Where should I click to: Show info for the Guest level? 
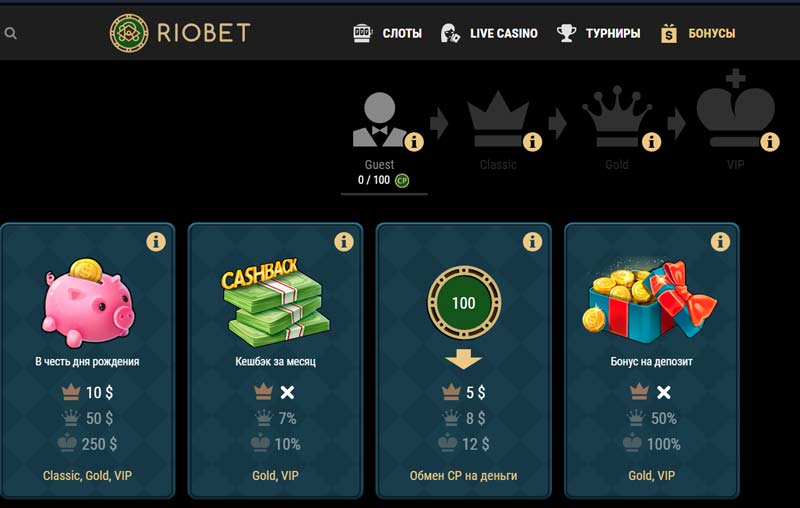coord(414,141)
